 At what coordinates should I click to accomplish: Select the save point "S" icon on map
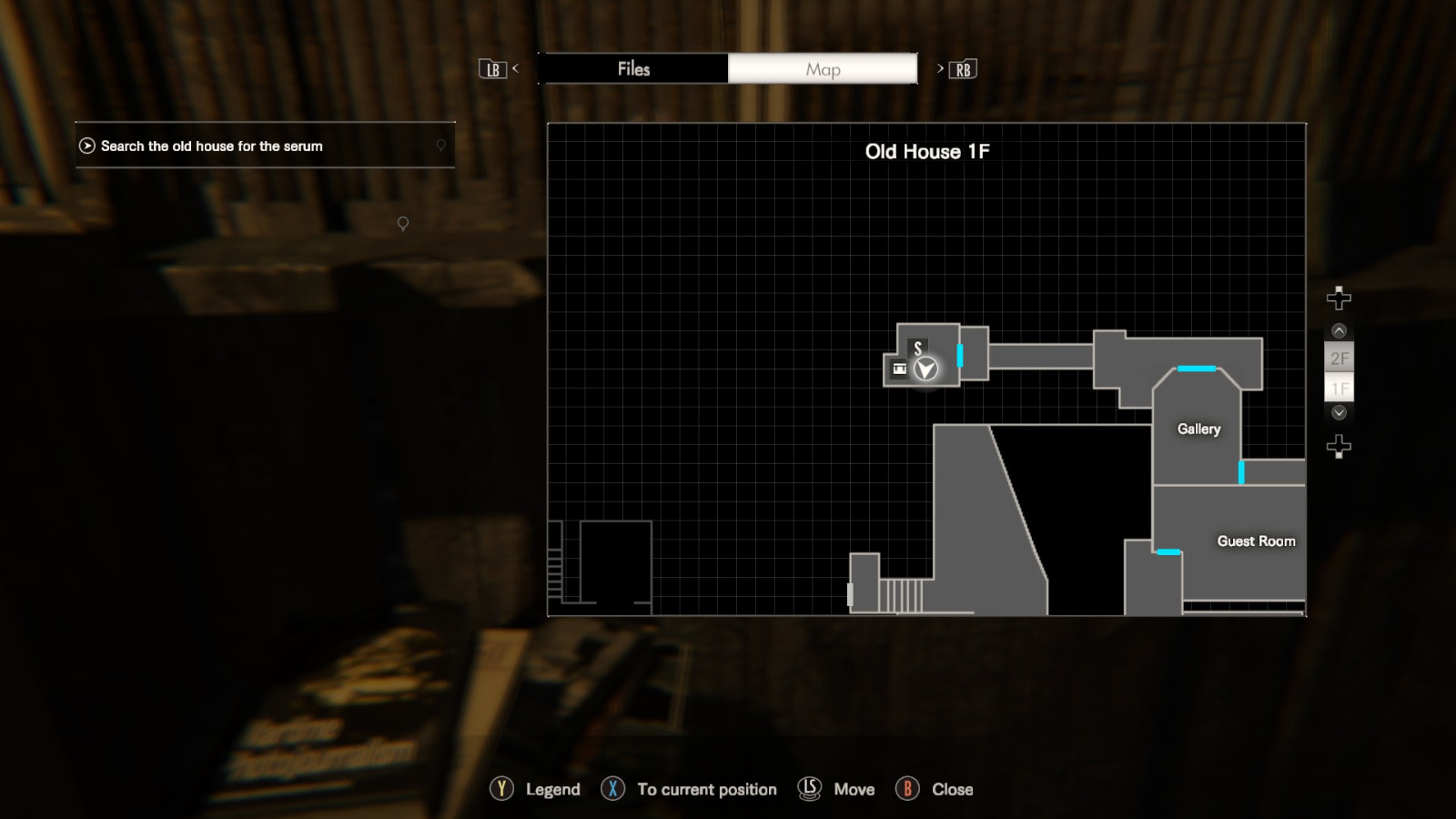[918, 346]
